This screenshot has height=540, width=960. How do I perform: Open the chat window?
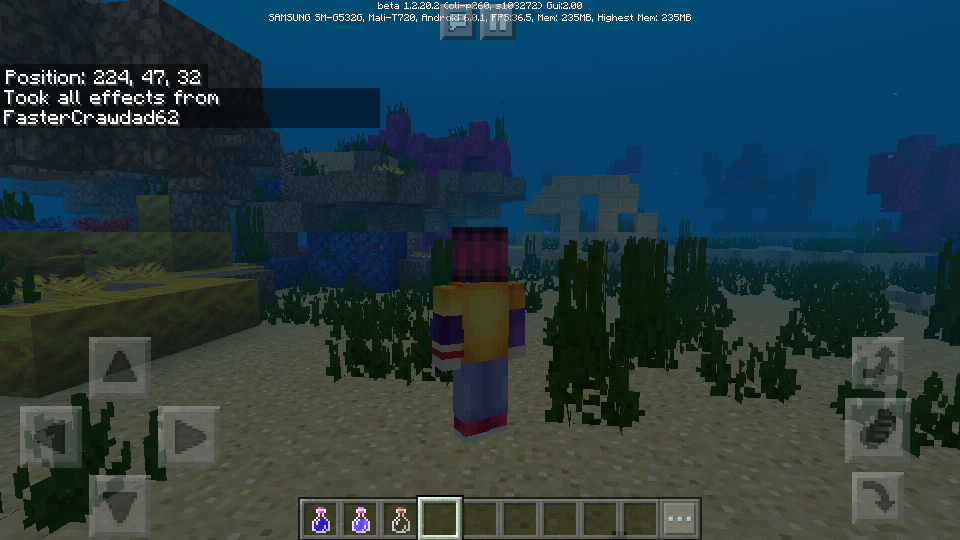click(x=458, y=24)
